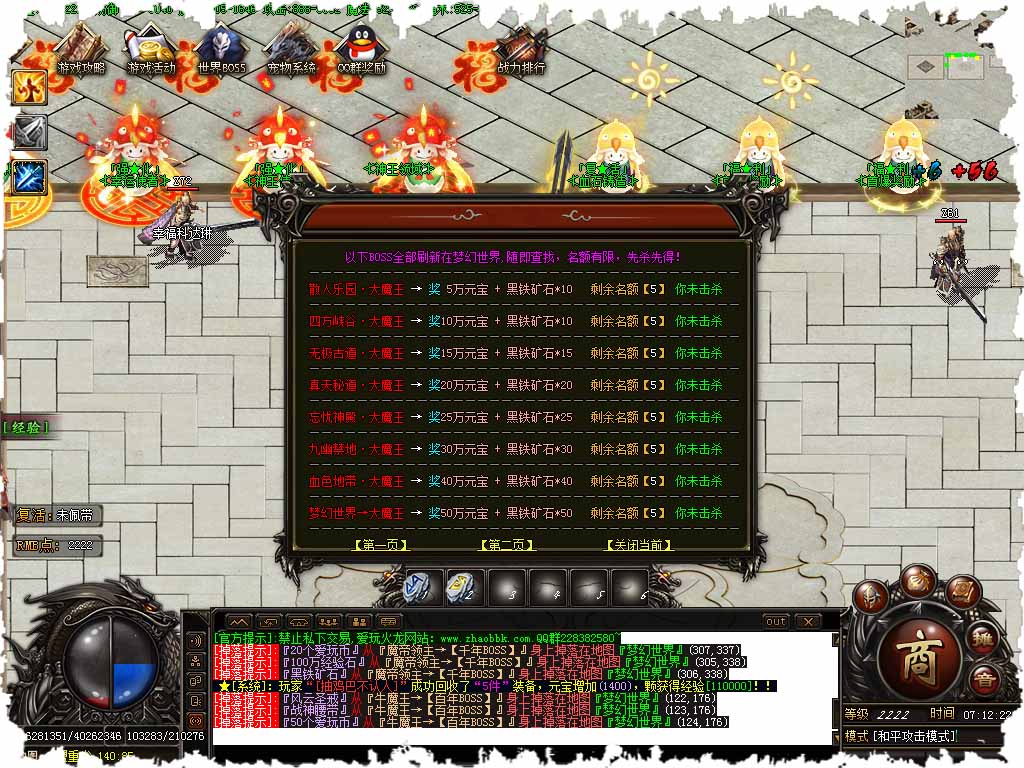Click the round 摊 stall button
The image size is (1024, 768).
tap(984, 641)
